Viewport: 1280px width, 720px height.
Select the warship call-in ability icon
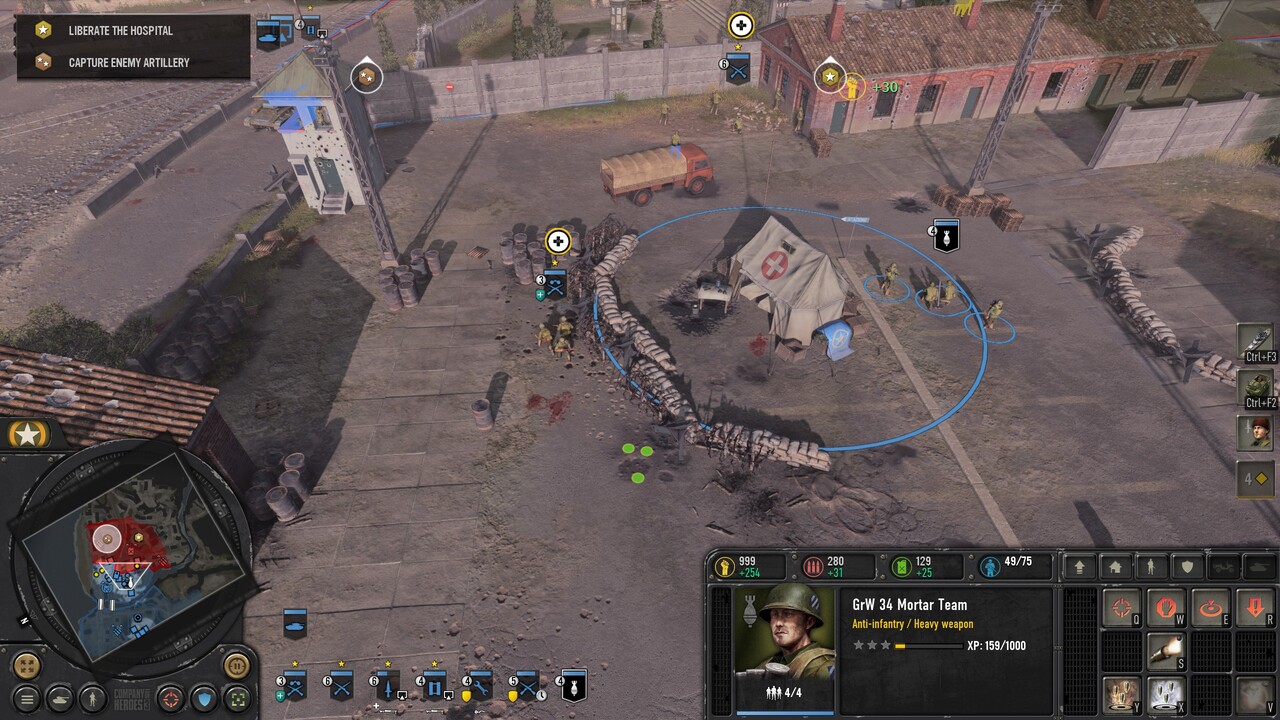point(1256,340)
